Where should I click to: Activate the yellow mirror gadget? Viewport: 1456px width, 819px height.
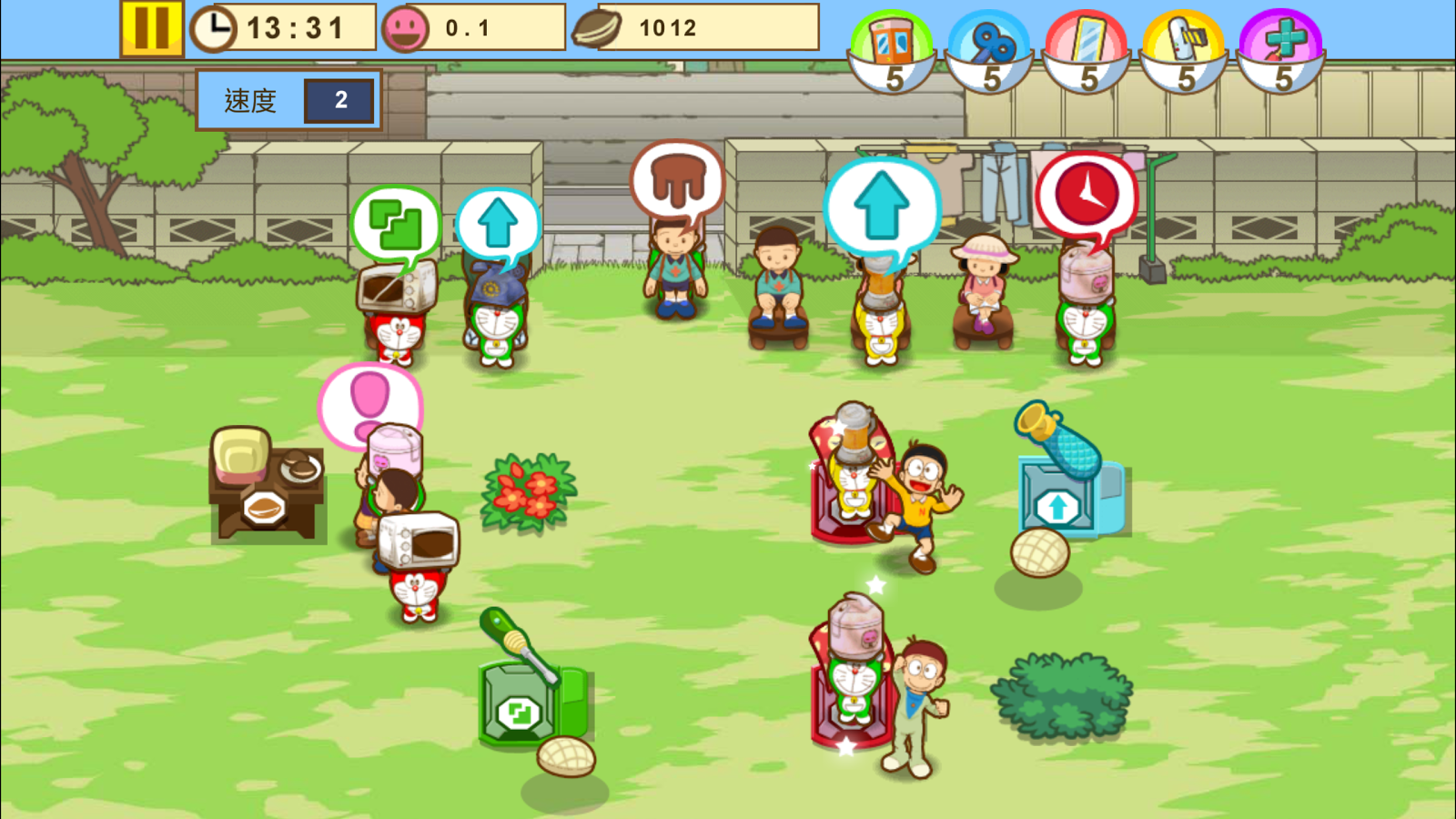1087,38
